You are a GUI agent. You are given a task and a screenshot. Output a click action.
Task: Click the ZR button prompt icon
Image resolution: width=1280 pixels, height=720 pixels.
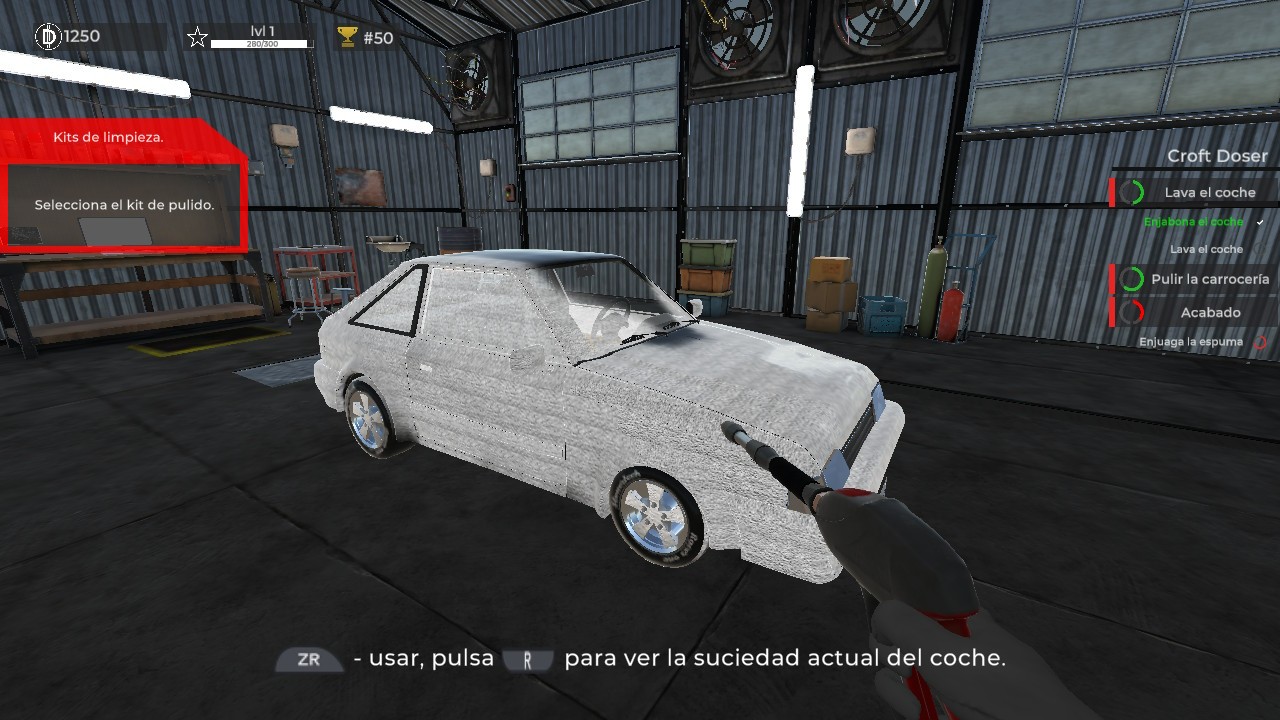click(x=308, y=659)
